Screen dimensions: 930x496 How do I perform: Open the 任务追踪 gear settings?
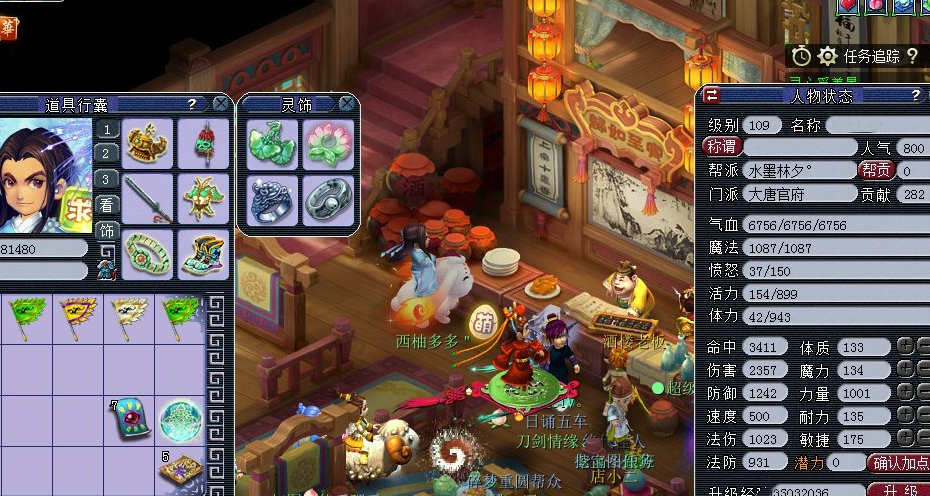(x=827, y=56)
